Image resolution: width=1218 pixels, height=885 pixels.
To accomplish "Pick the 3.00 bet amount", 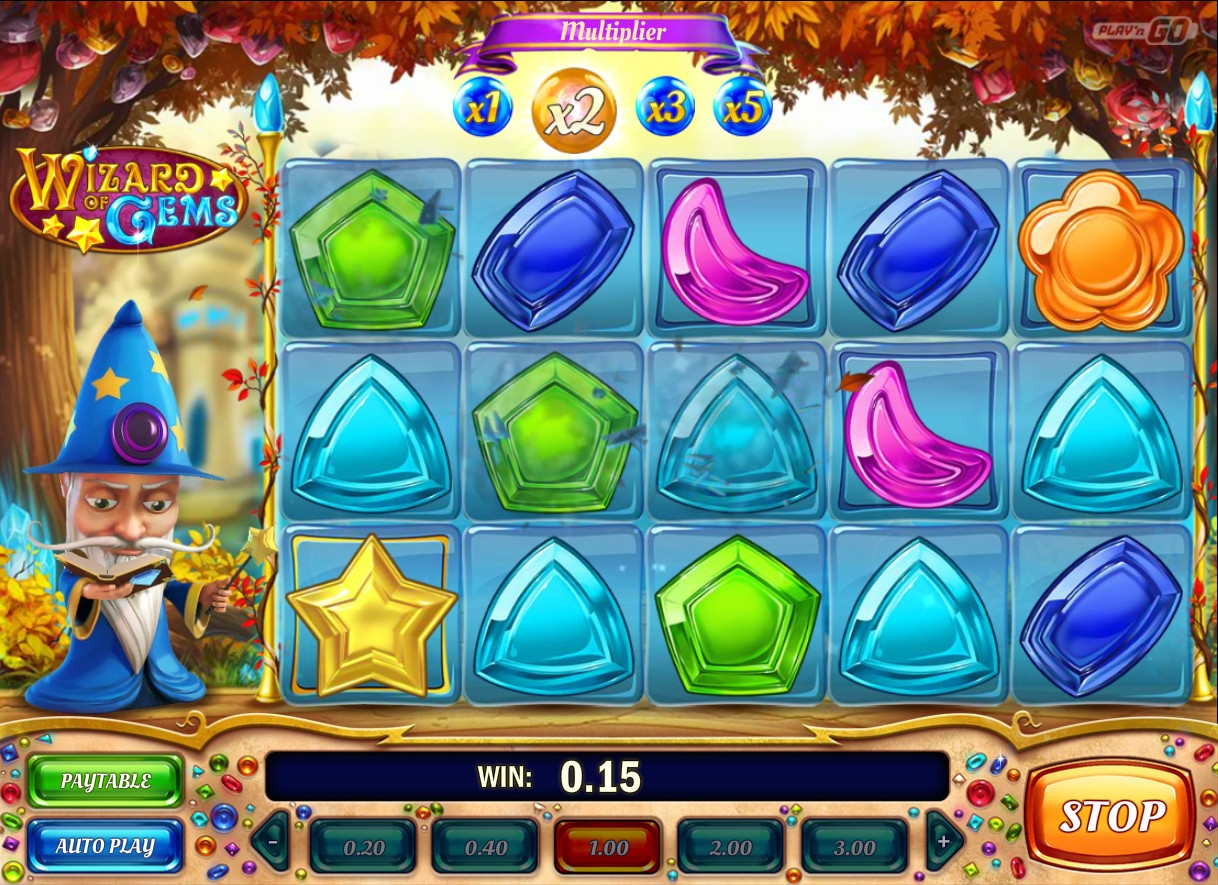I will click(x=854, y=847).
